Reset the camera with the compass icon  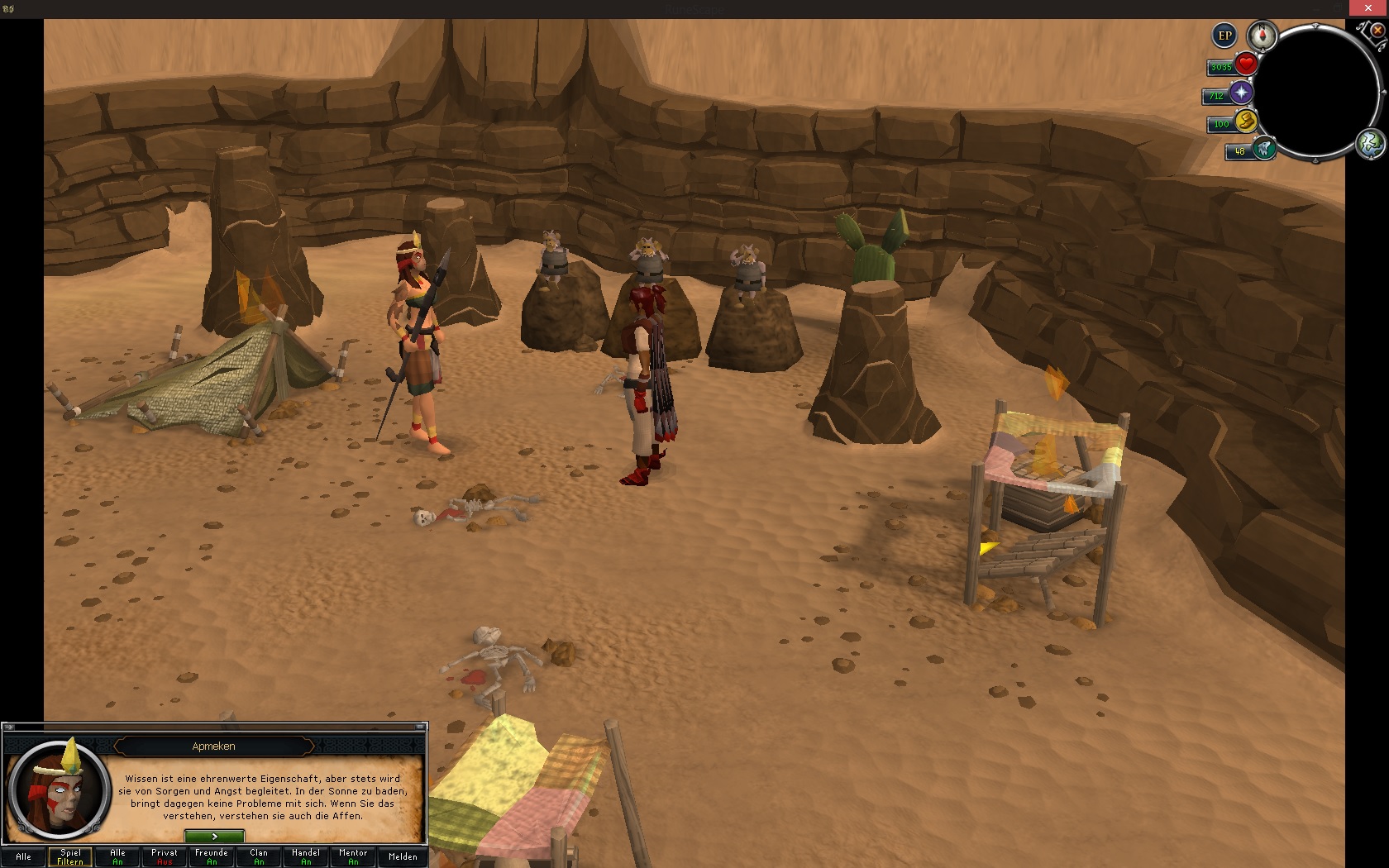(1262, 36)
